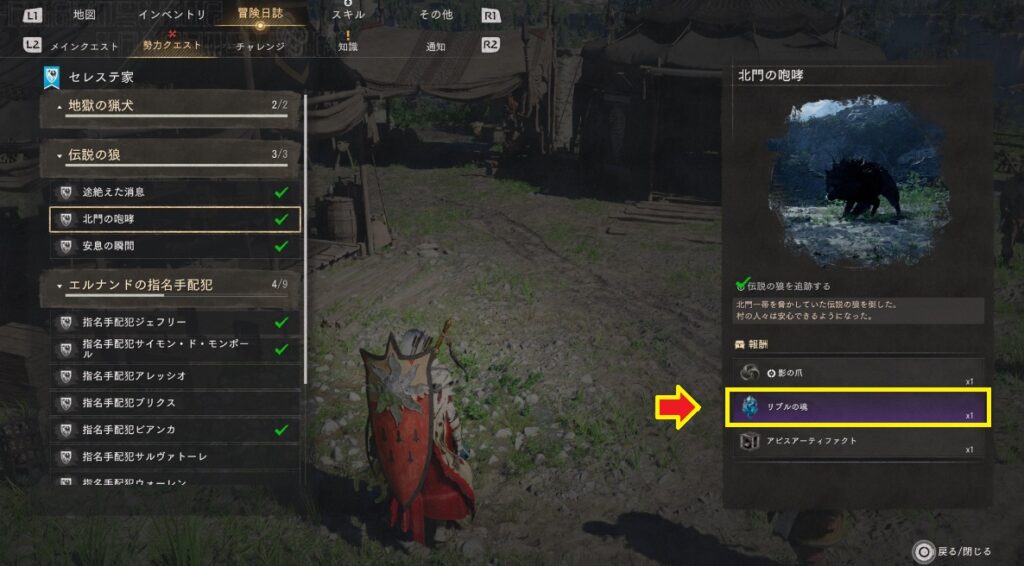The image size is (1024, 566).
Task: Open the その他 tab
Action: point(436,15)
